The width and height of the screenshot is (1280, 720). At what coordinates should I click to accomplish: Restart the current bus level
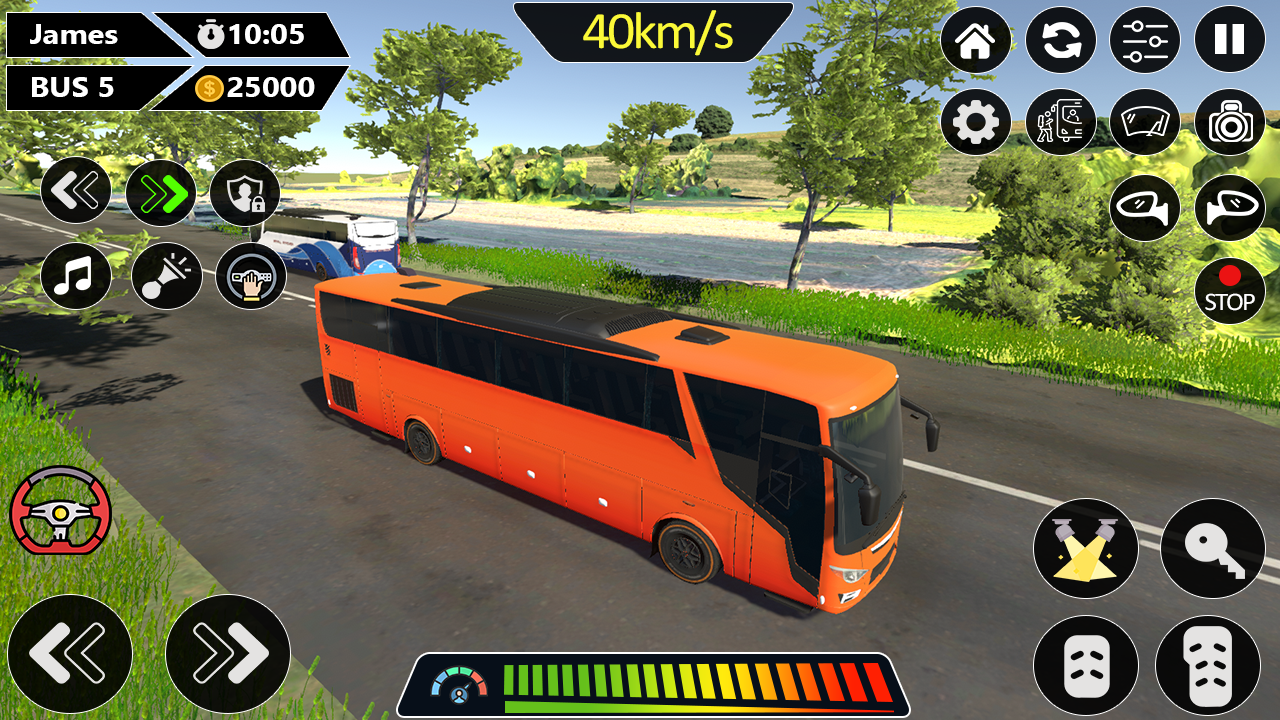coord(1061,40)
